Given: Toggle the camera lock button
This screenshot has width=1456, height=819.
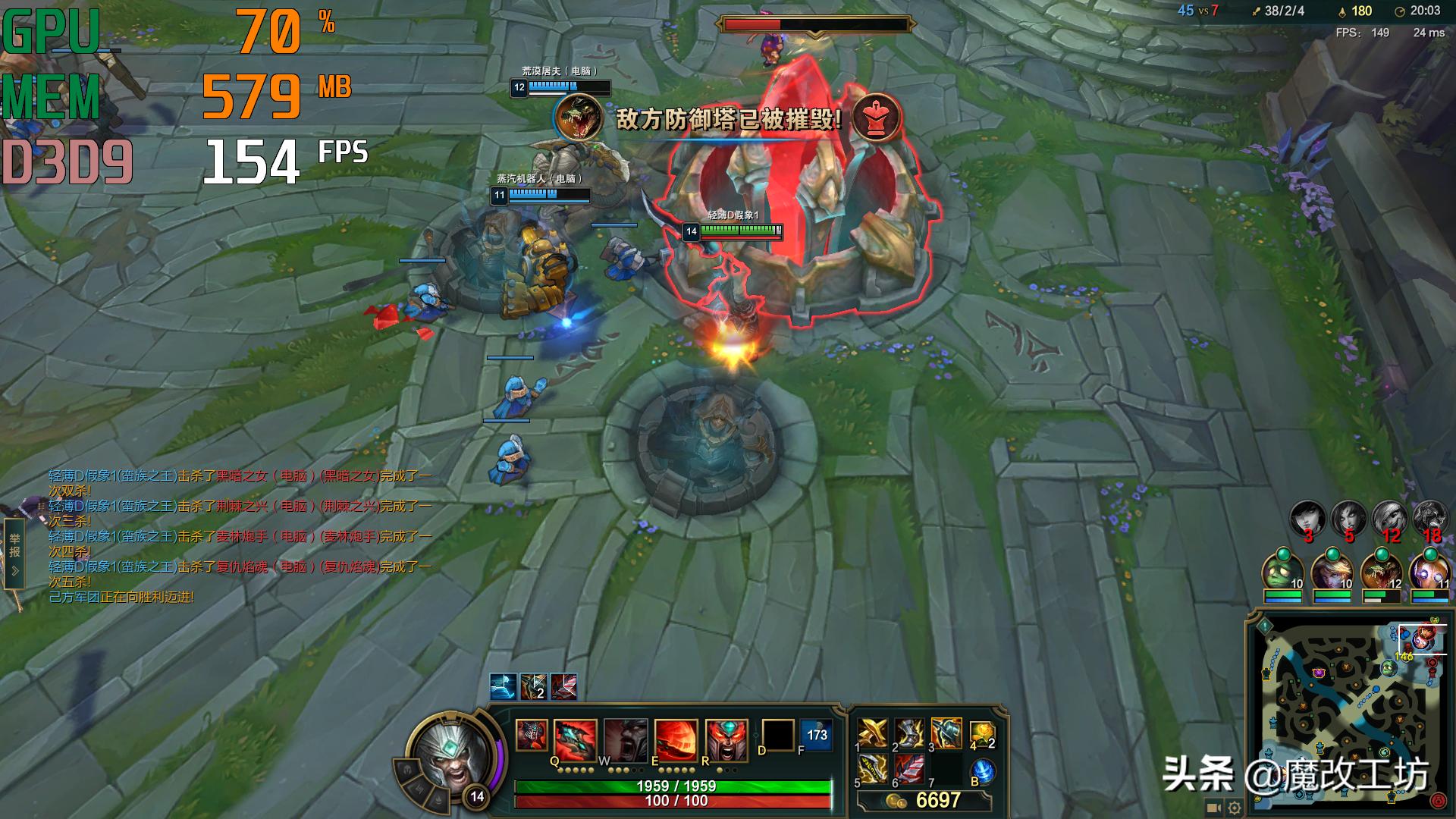Looking at the screenshot, I should pos(1213,808).
